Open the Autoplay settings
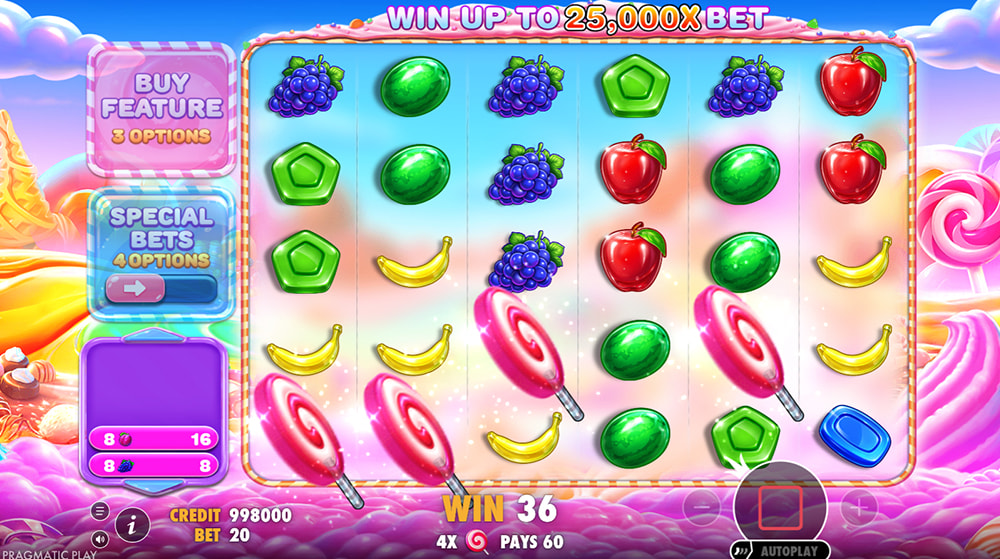The width and height of the screenshot is (1000, 559). pyautogui.click(x=788, y=549)
